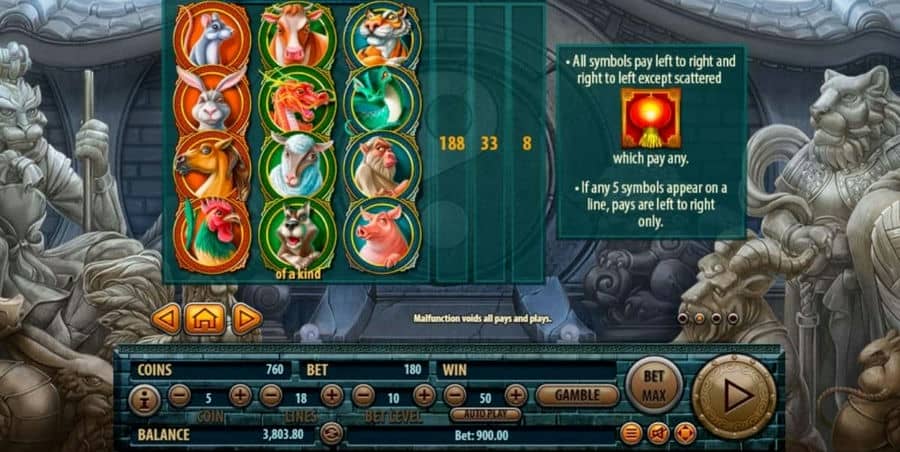Spin the reels with the play button

tap(733, 396)
